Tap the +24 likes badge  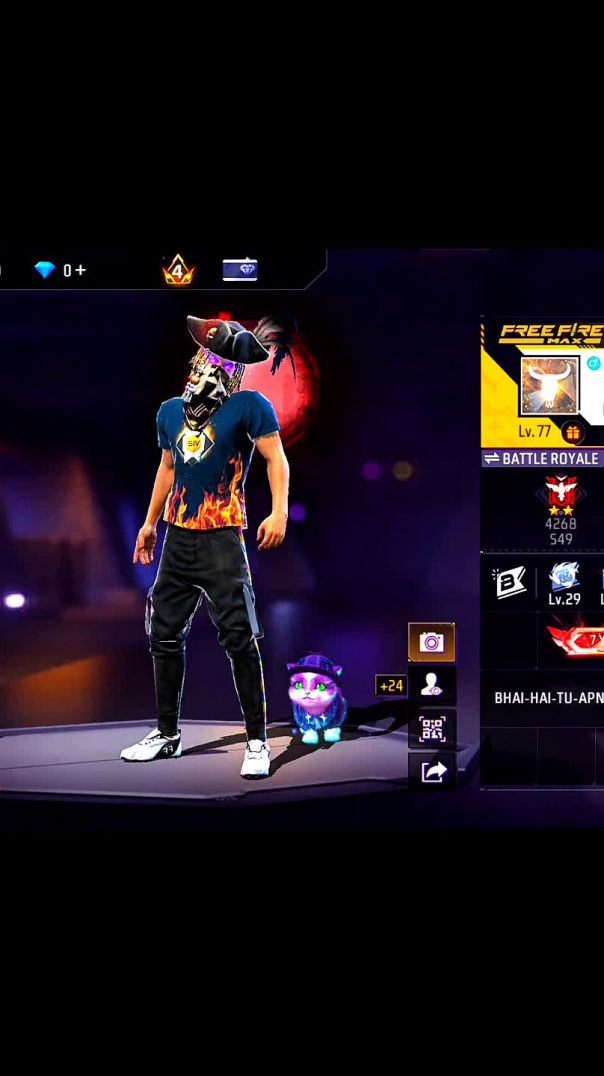(391, 686)
